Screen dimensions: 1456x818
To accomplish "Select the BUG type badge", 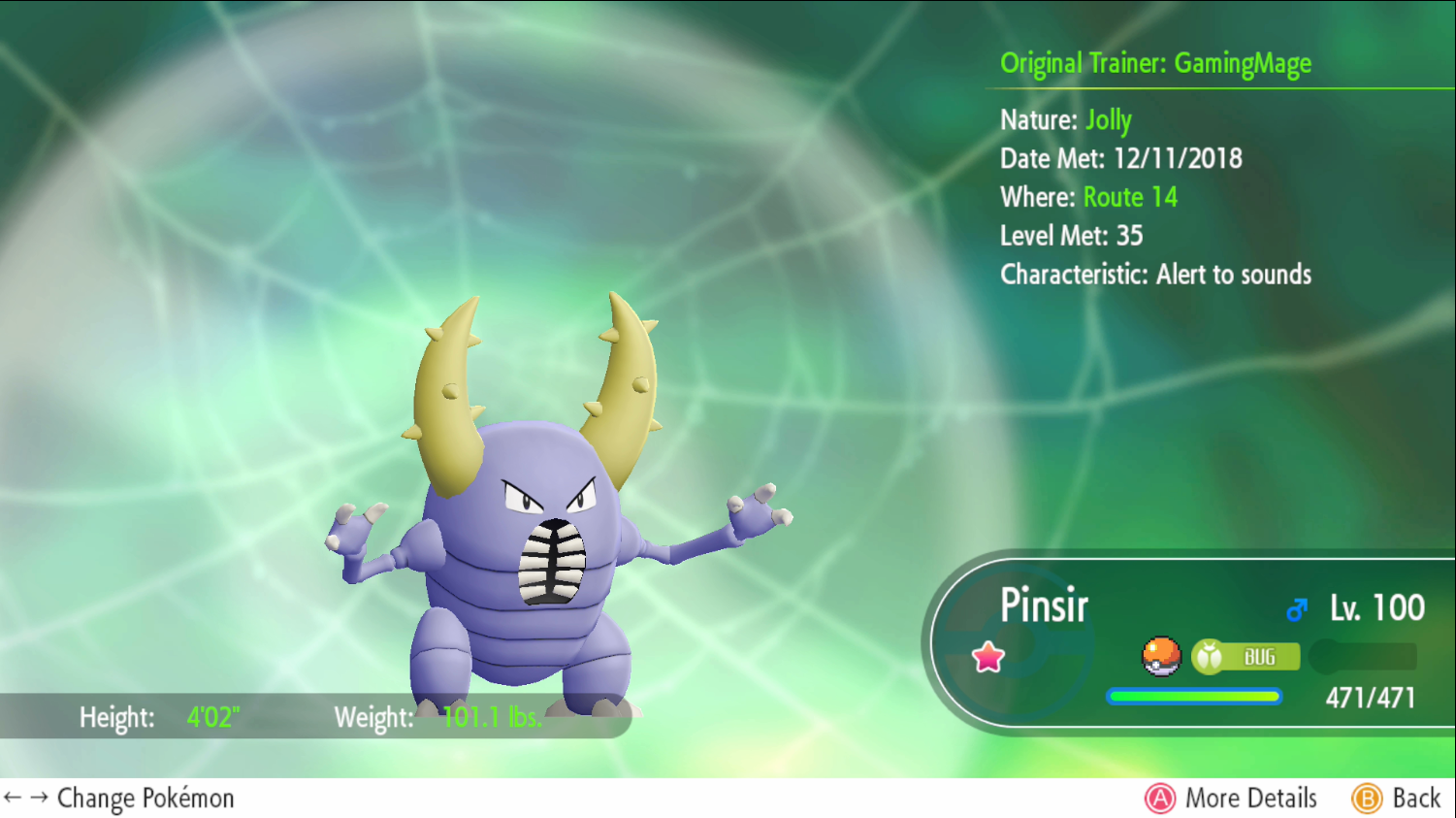I will (1246, 657).
